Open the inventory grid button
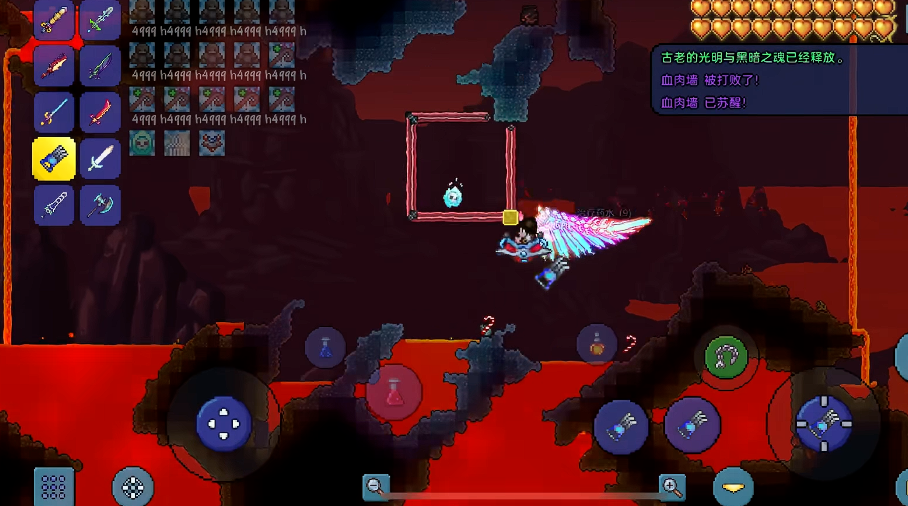 54,487
